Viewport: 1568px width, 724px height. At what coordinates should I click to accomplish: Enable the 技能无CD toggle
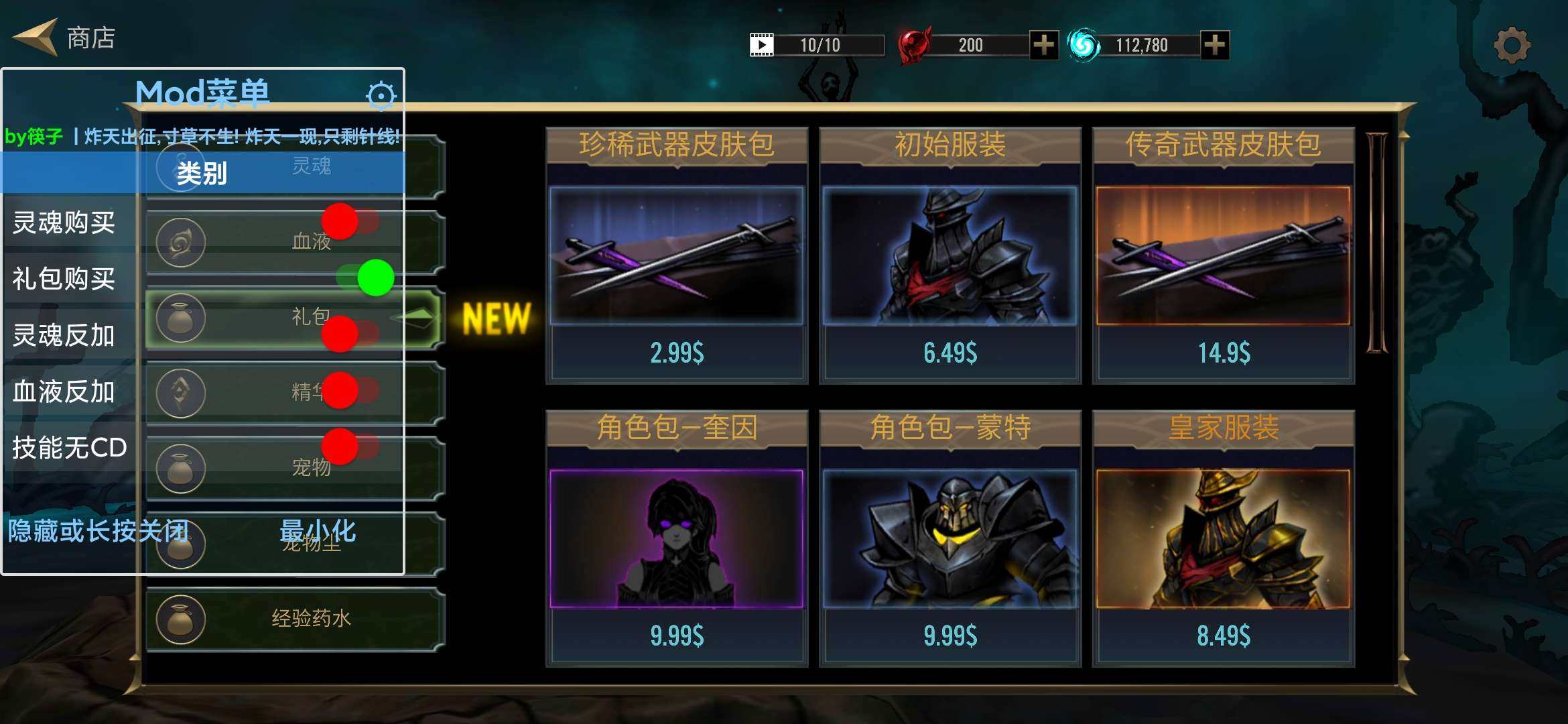pos(342,446)
